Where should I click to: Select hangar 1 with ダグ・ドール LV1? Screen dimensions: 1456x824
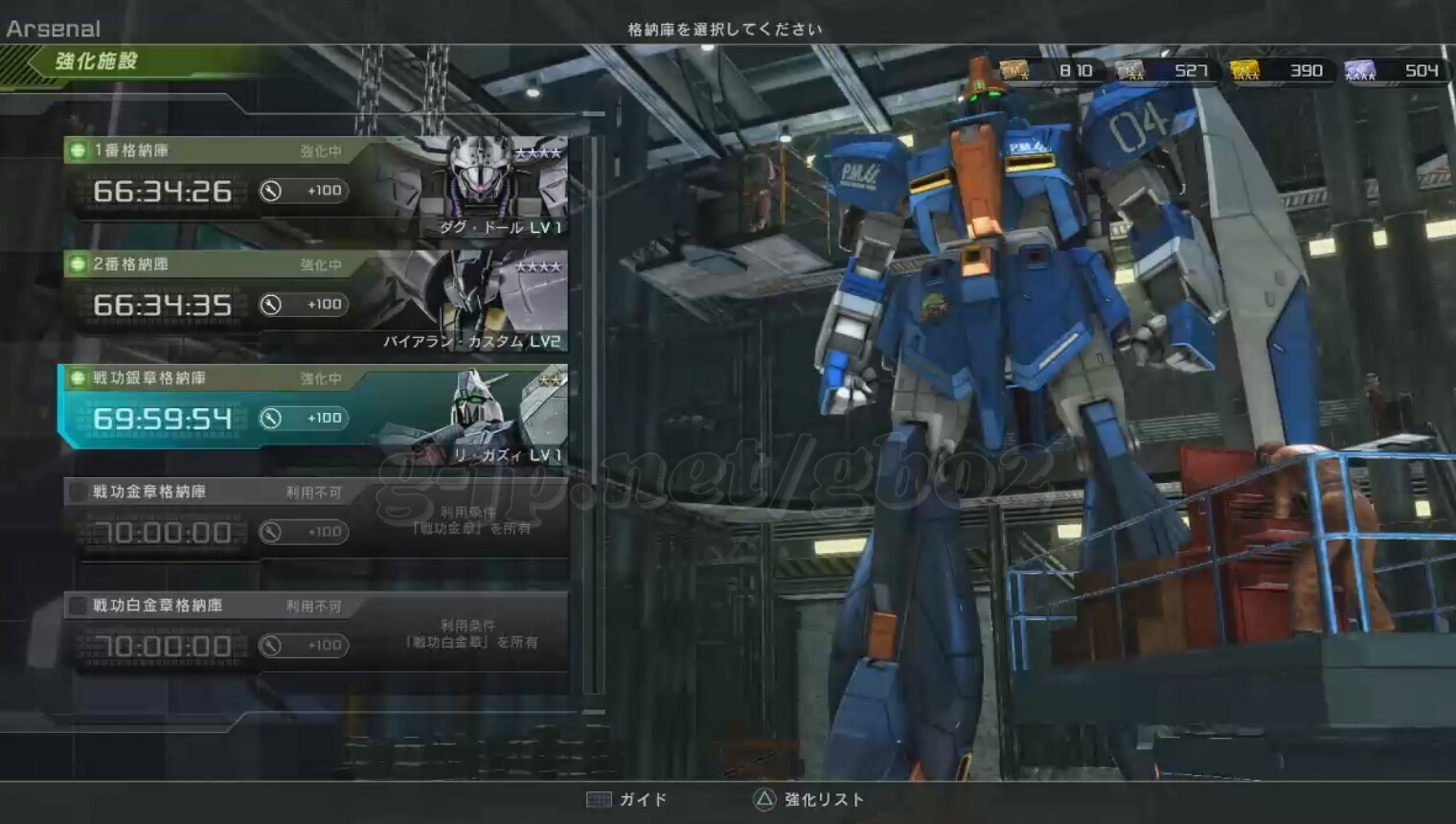click(192, 150)
